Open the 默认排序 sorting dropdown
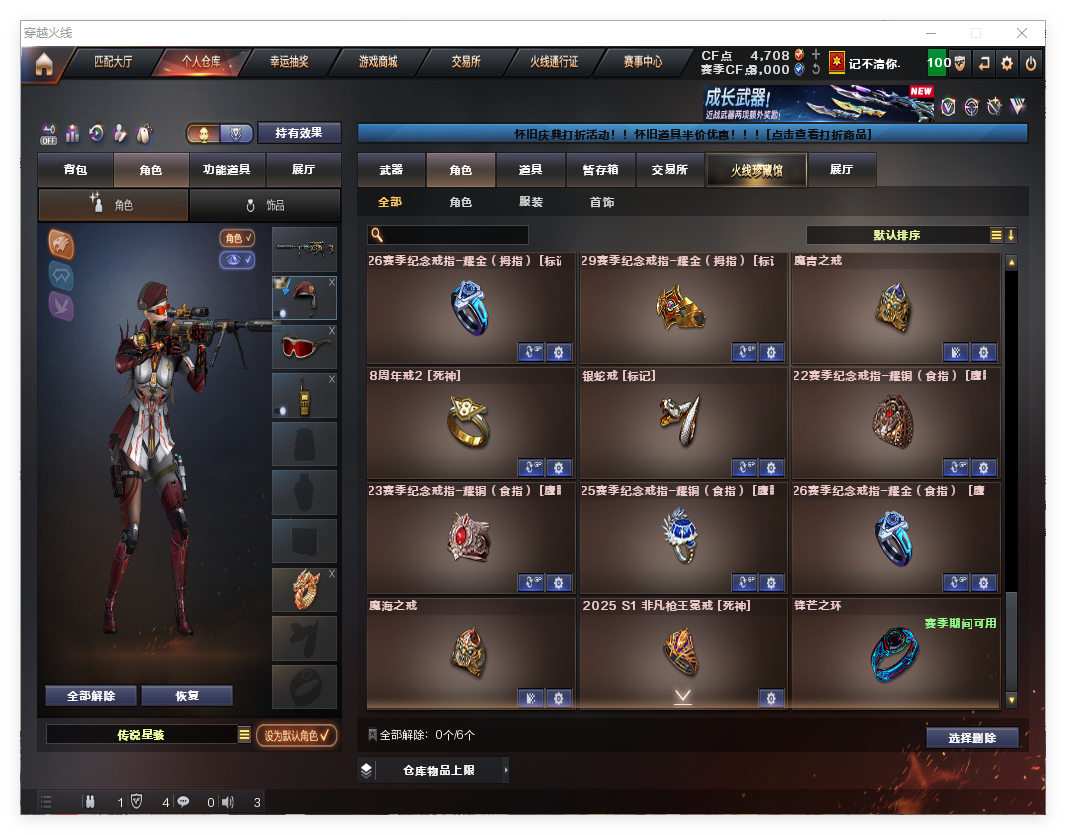This screenshot has height=835, width=1066. pos(897,235)
